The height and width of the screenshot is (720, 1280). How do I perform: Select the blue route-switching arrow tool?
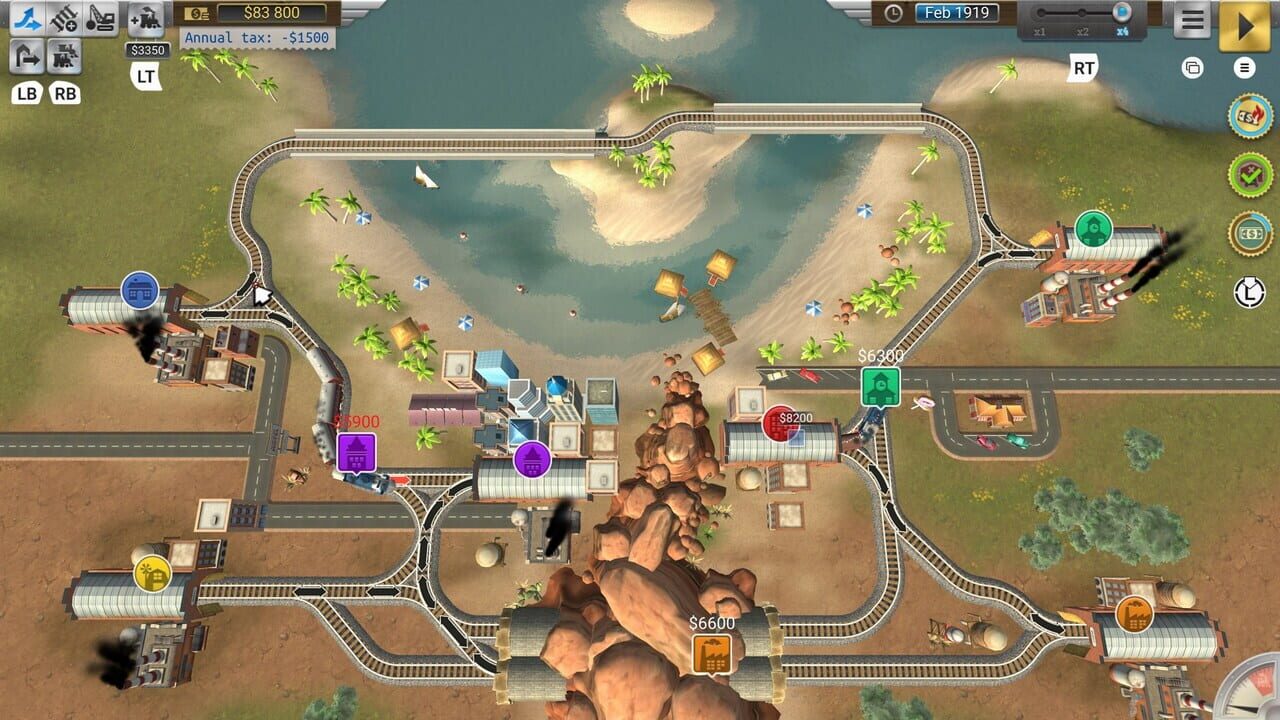click(x=25, y=18)
